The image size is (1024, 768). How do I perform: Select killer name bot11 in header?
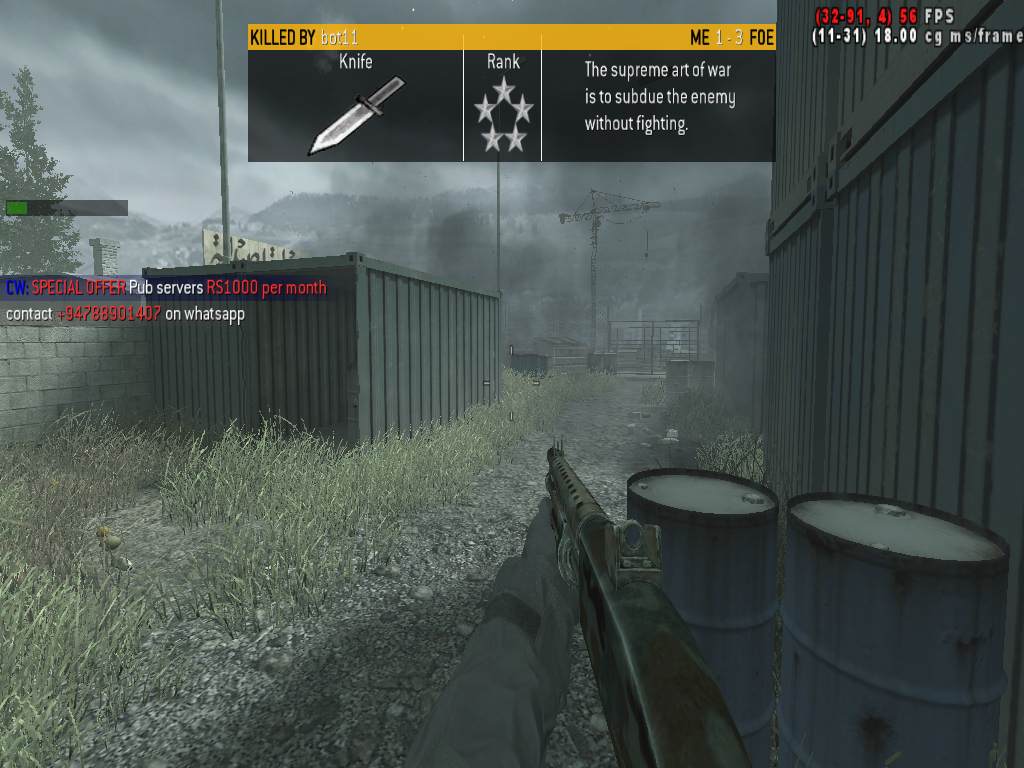(x=339, y=38)
